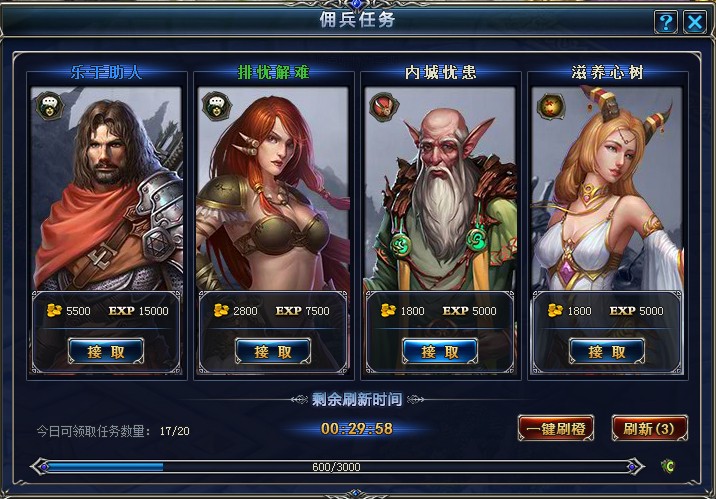Image resolution: width=716 pixels, height=499 pixels.
Task: Accept the 滋养心树 mission
Action: 607,352
